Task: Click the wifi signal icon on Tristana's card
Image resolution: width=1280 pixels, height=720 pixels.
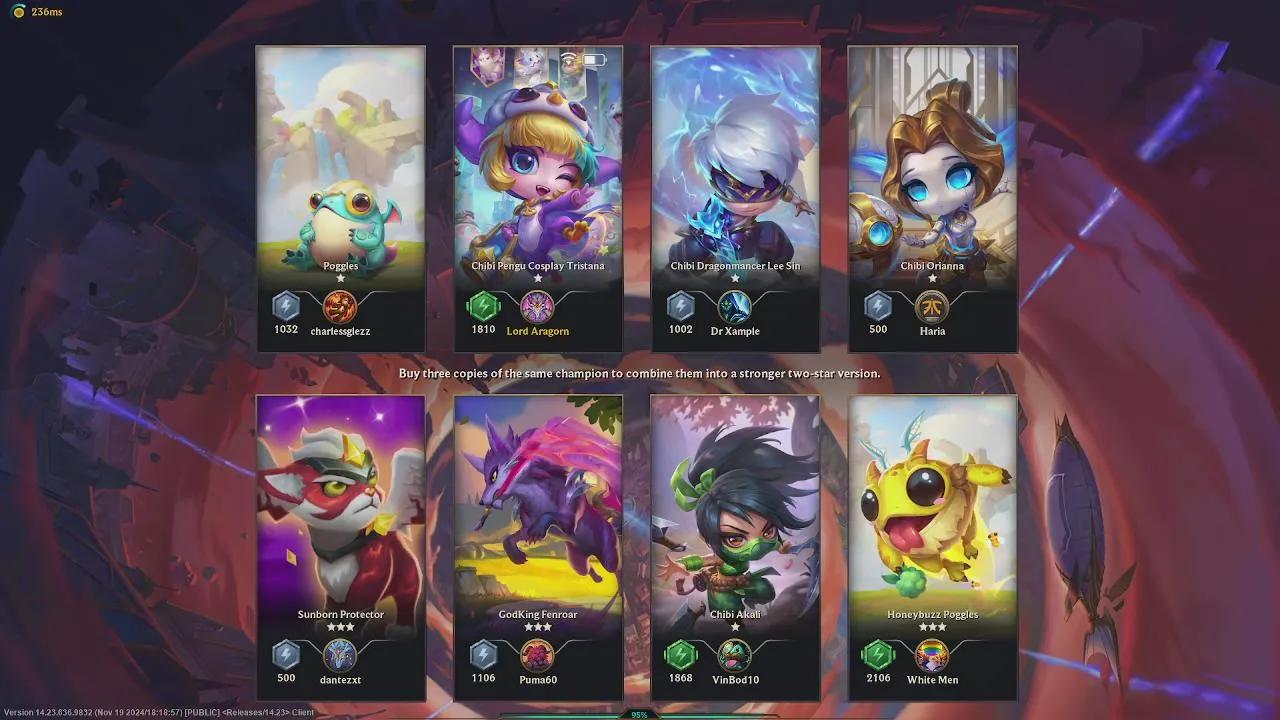Action: (x=567, y=59)
